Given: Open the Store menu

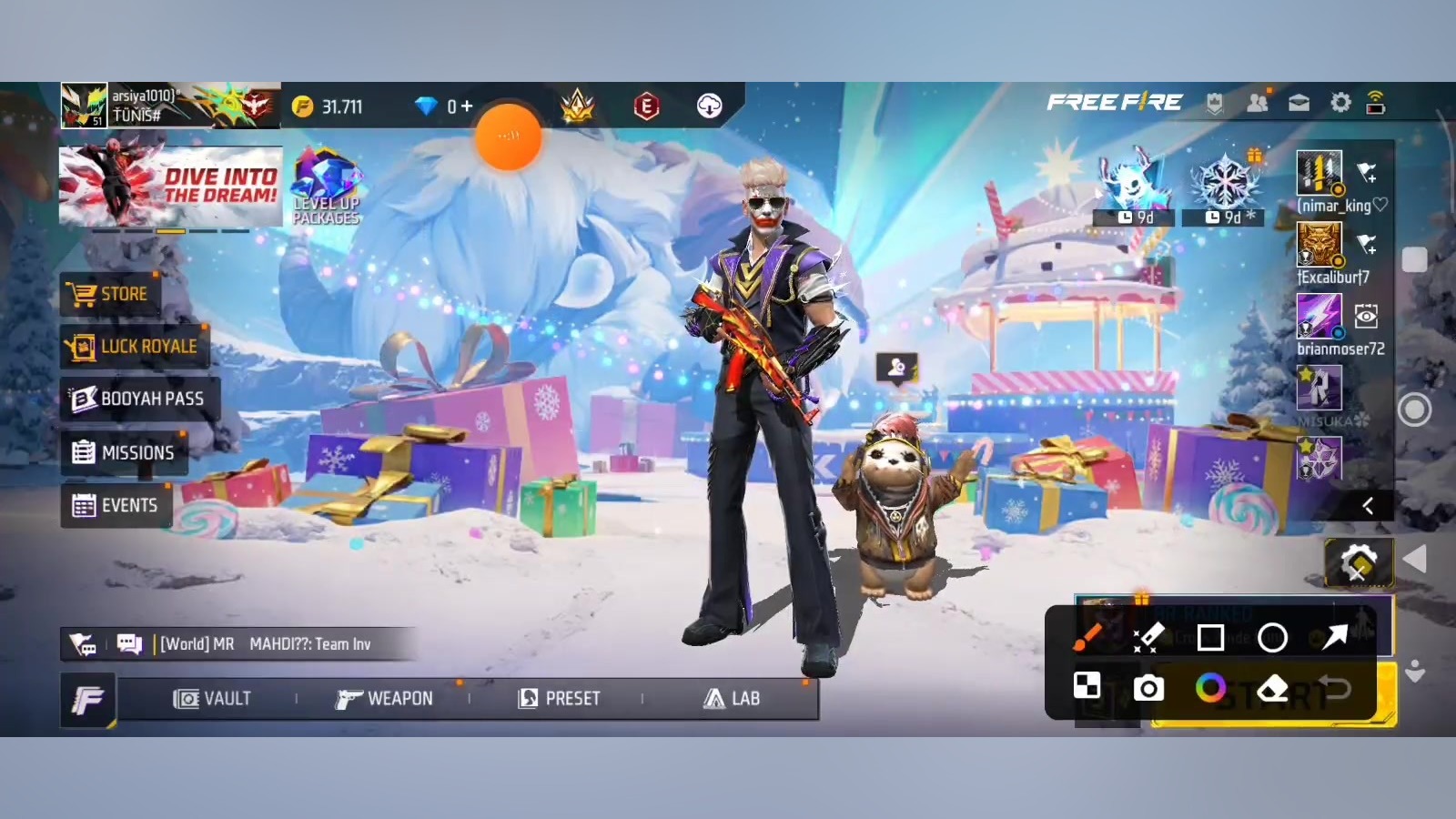Looking at the screenshot, I should (110, 294).
